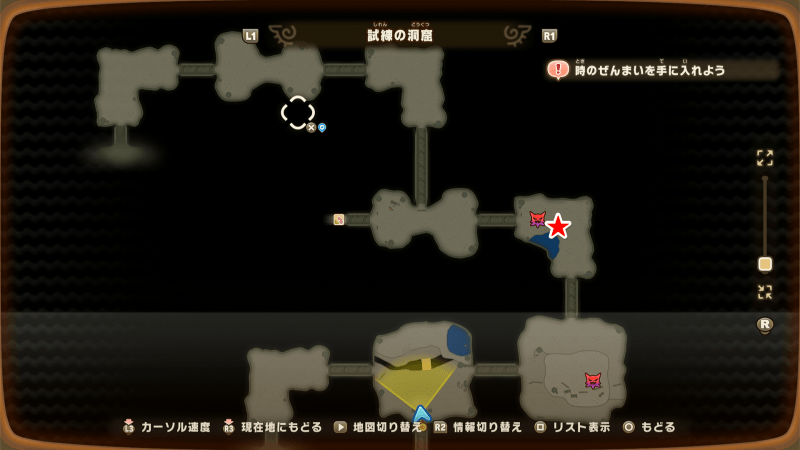Viewport: 800px width, 450px height.
Task: Select the blue player arrow on the map
Action: (x=422, y=412)
